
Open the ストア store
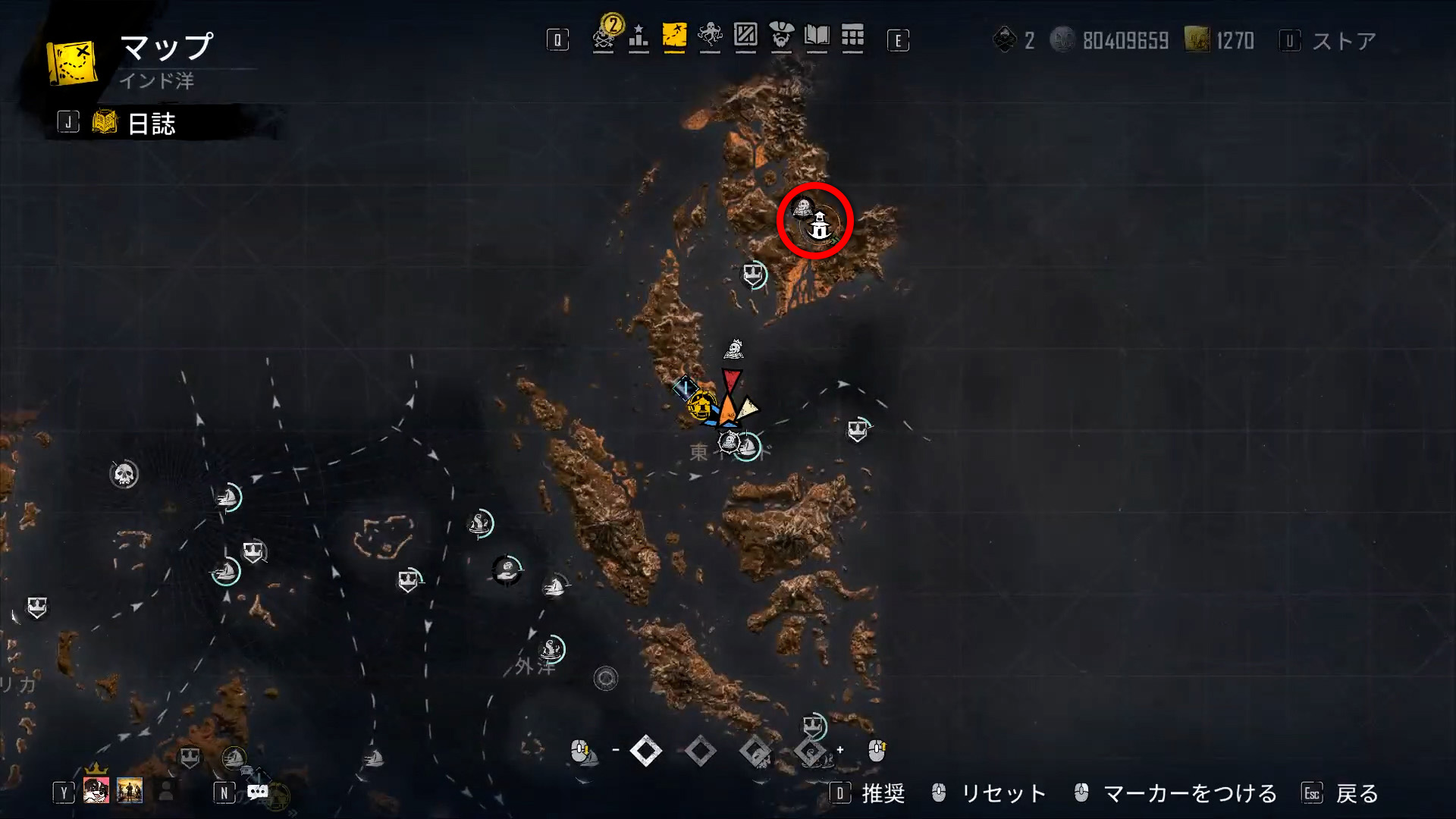pos(1343,41)
